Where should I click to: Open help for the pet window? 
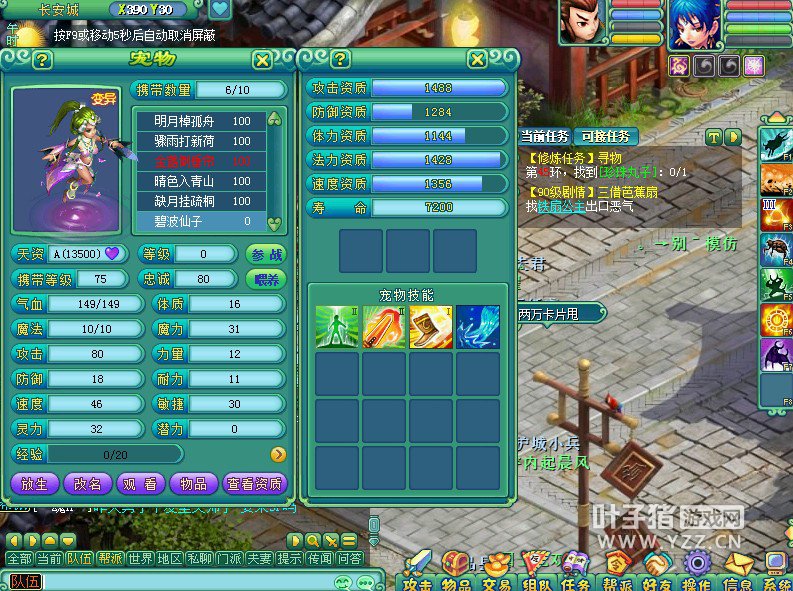pos(42,60)
